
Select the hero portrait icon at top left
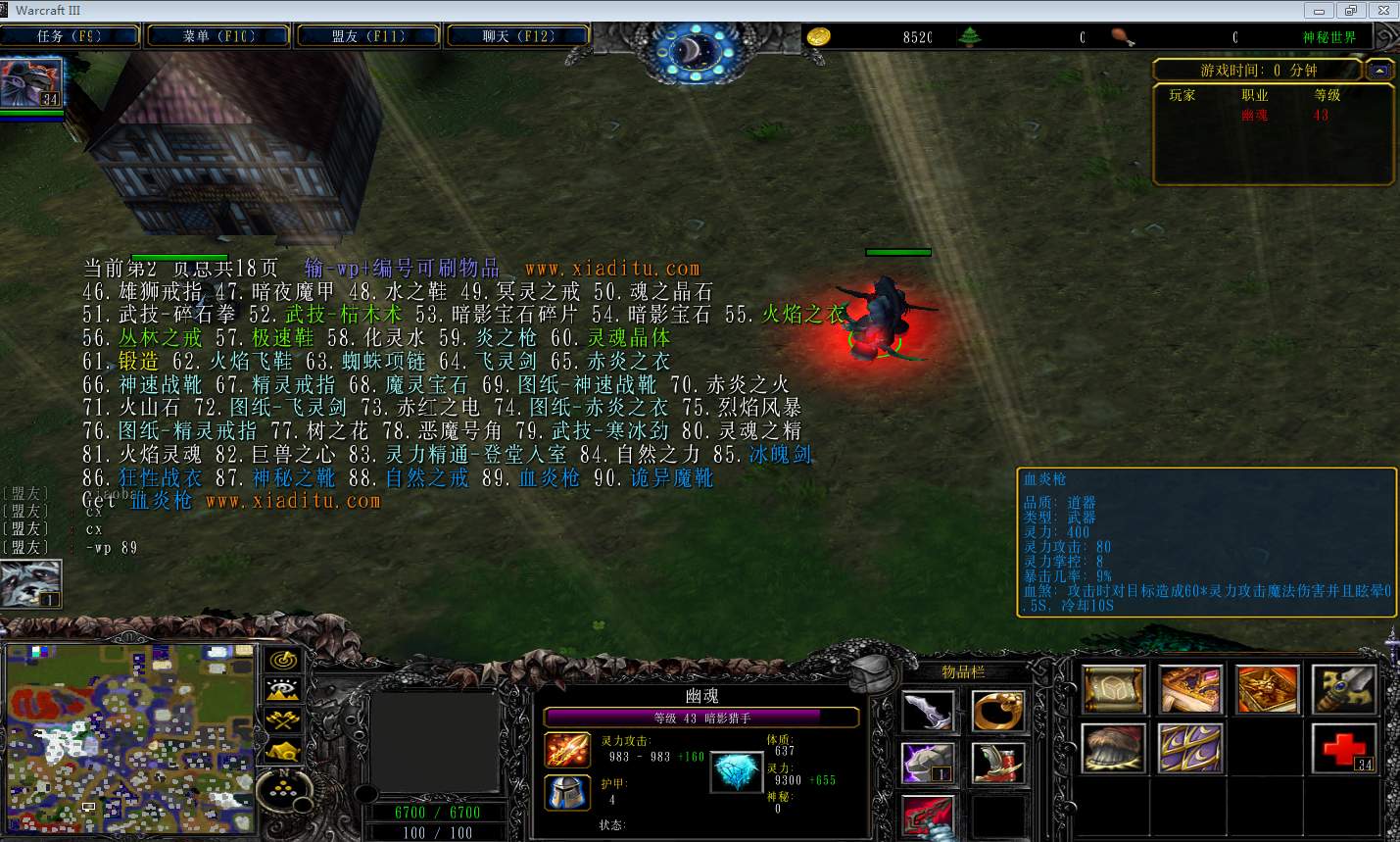(31, 82)
